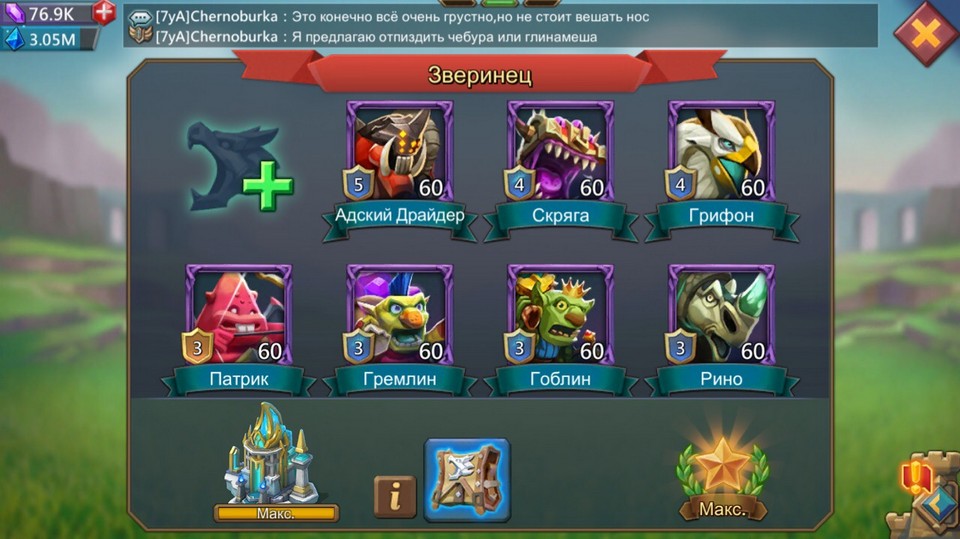Choose the Скряга monster portrait
The image size is (960, 539).
(561, 152)
